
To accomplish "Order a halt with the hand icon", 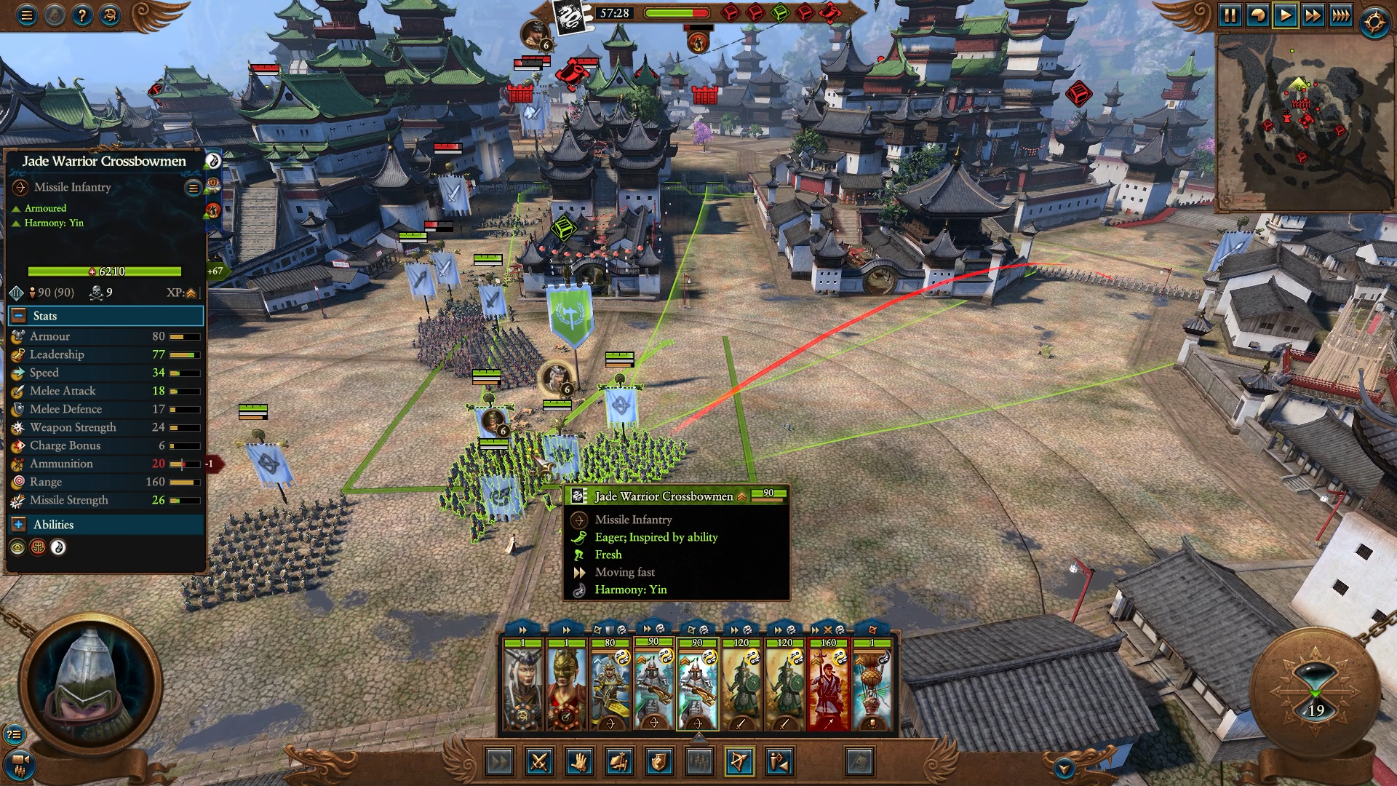I will click(581, 761).
